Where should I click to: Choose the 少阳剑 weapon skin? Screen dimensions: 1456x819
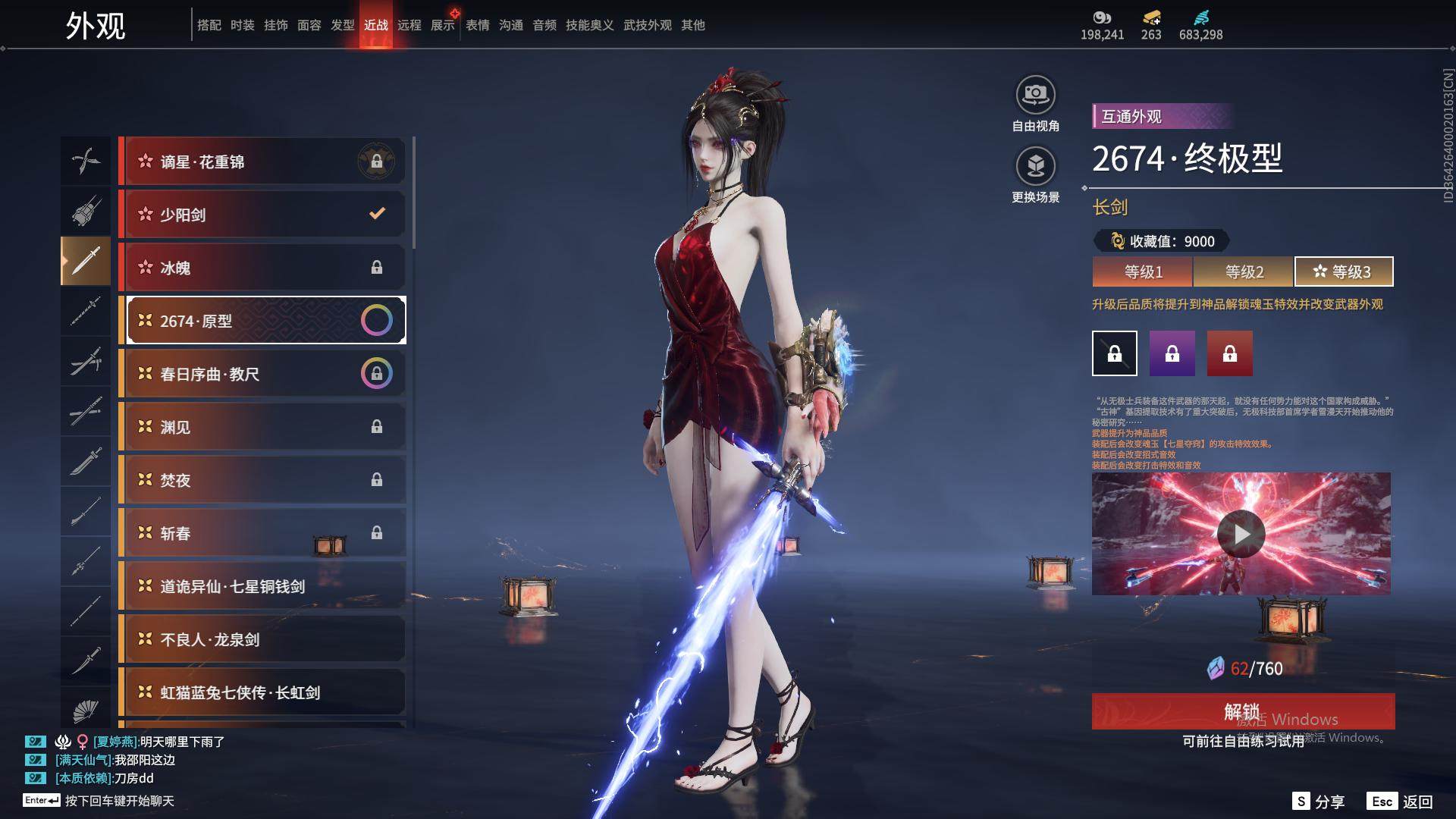coord(262,215)
